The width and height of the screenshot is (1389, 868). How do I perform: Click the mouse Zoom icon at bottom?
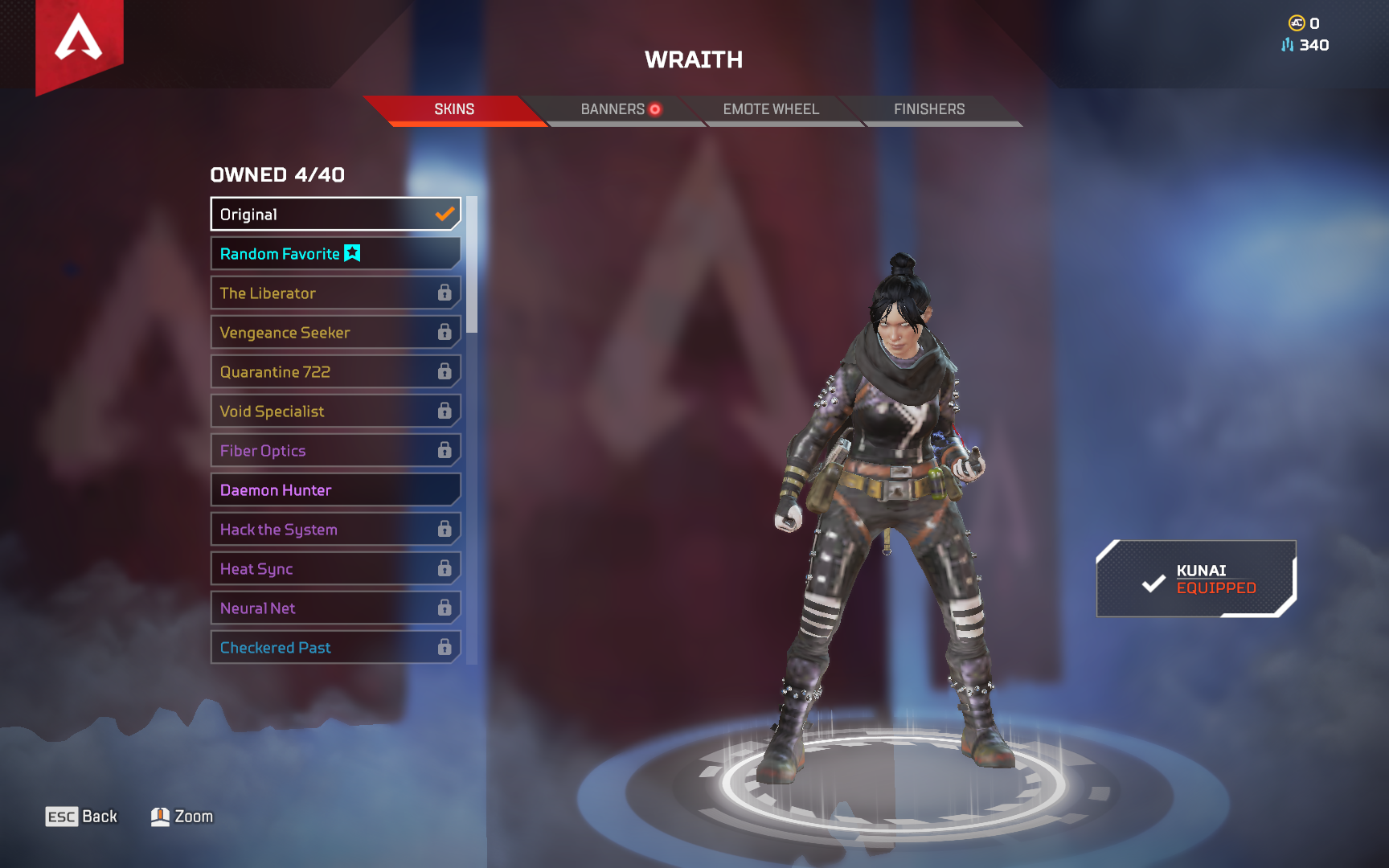[x=161, y=816]
